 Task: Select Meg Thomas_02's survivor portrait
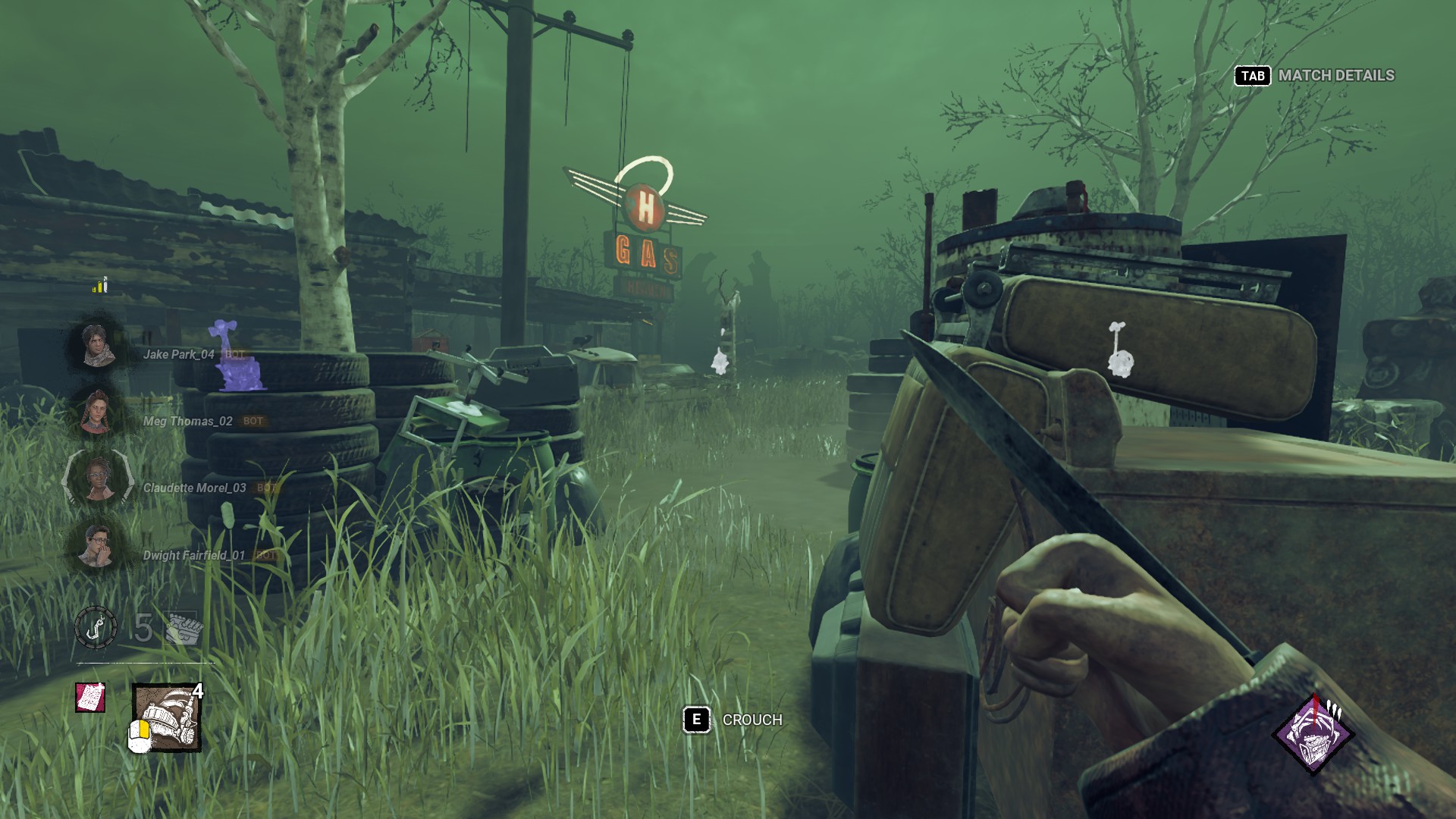coord(96,413)
